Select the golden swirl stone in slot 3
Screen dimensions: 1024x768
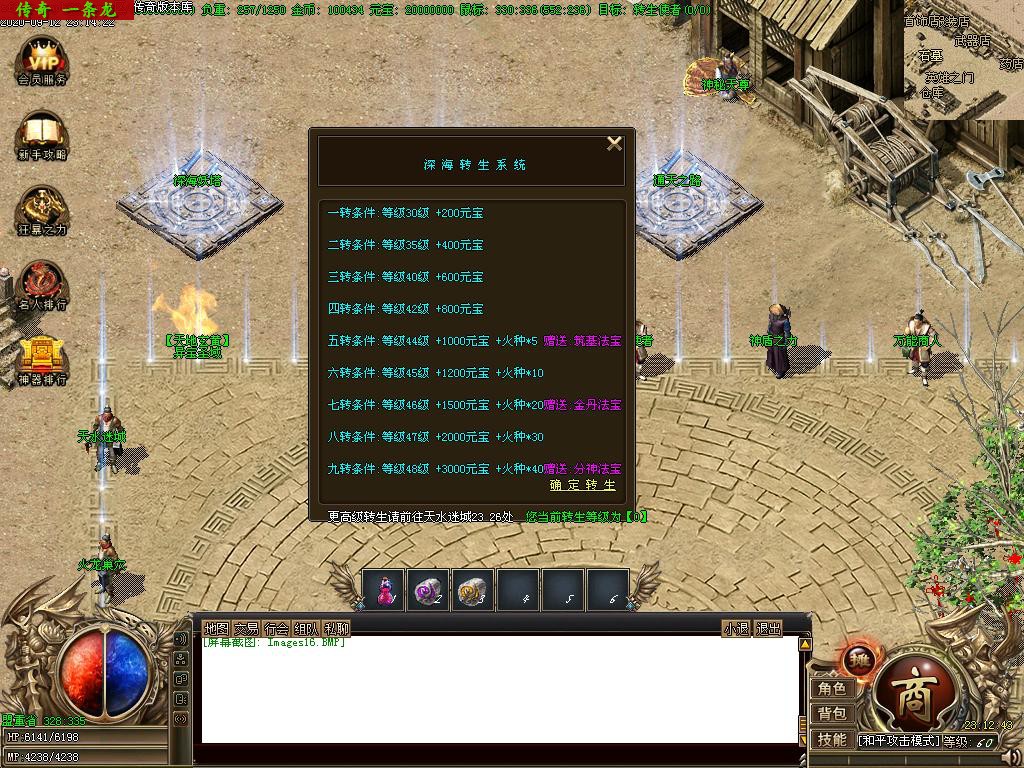[x=474, y=591]
